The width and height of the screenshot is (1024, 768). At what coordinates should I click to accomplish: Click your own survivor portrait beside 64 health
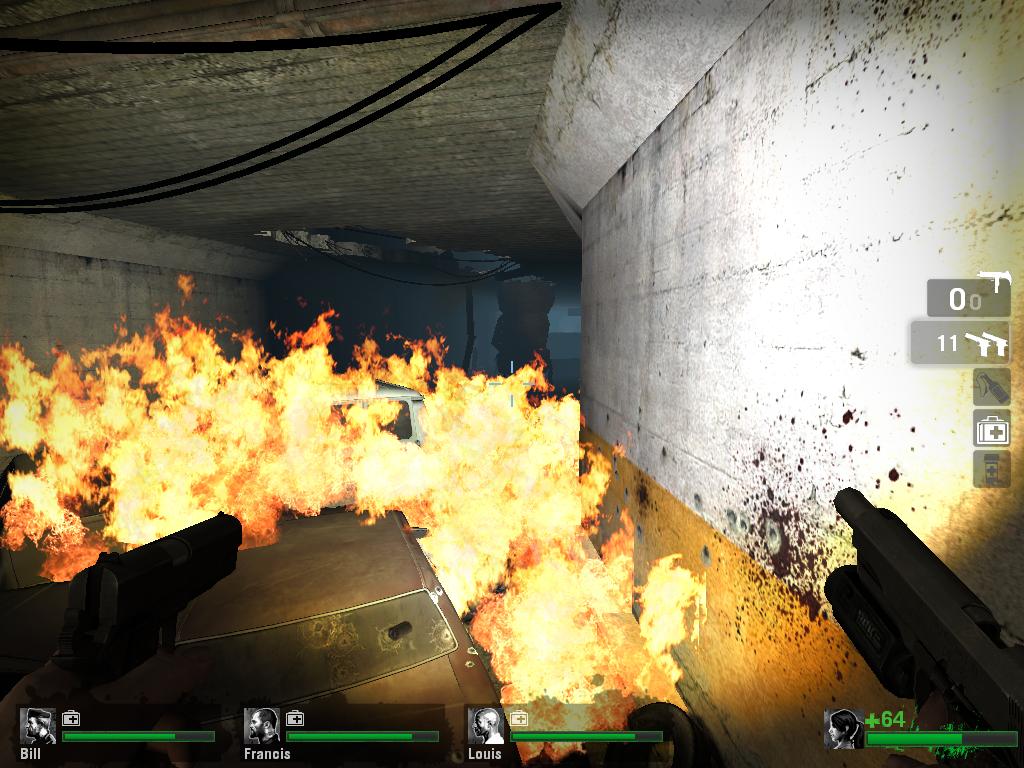(843, 729)
